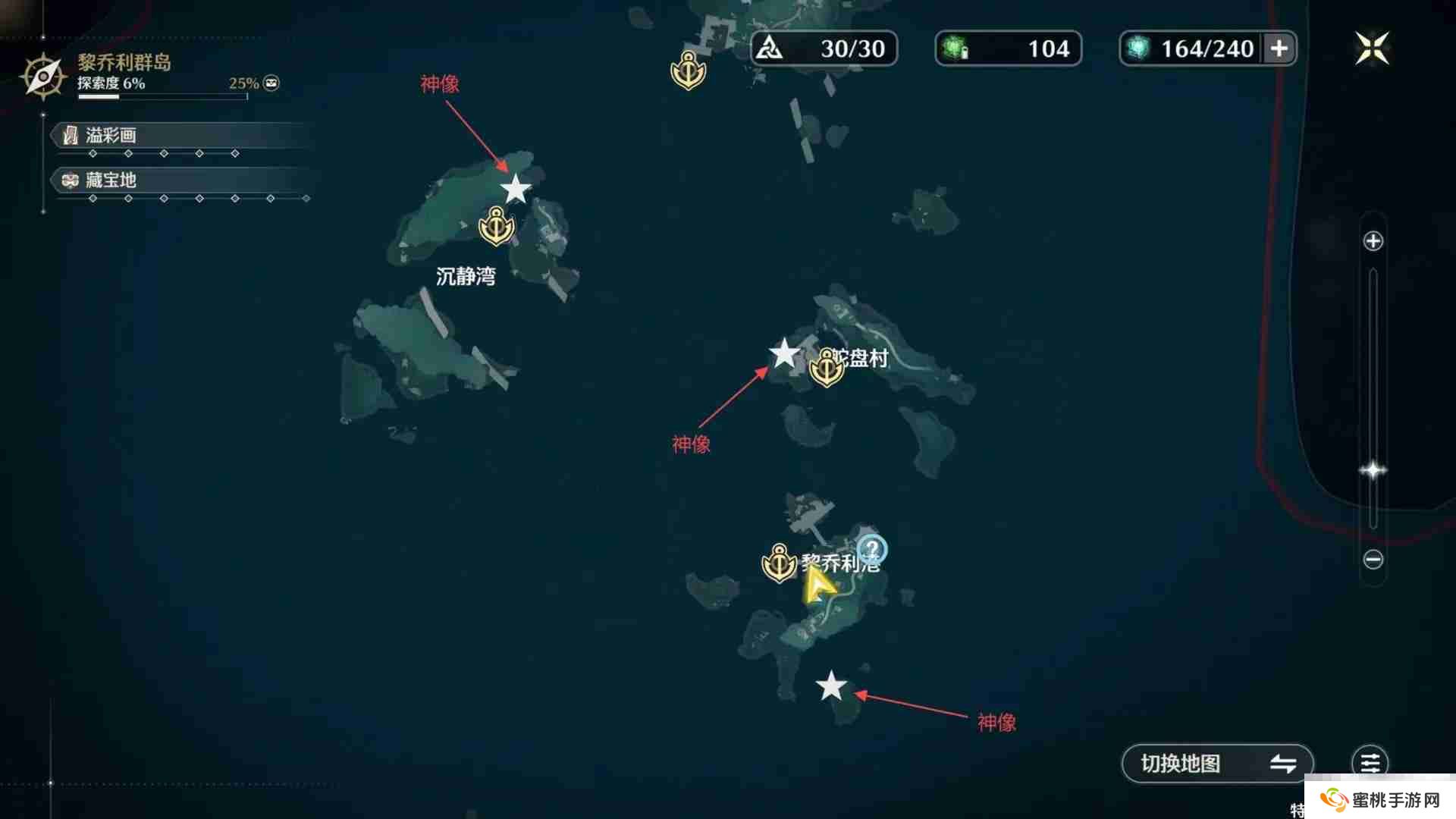Image resolution: width=1456 pixels, height=819 pixels.
Task: Click the anchor icon on the northern island
Action: [x=689, y=68]
